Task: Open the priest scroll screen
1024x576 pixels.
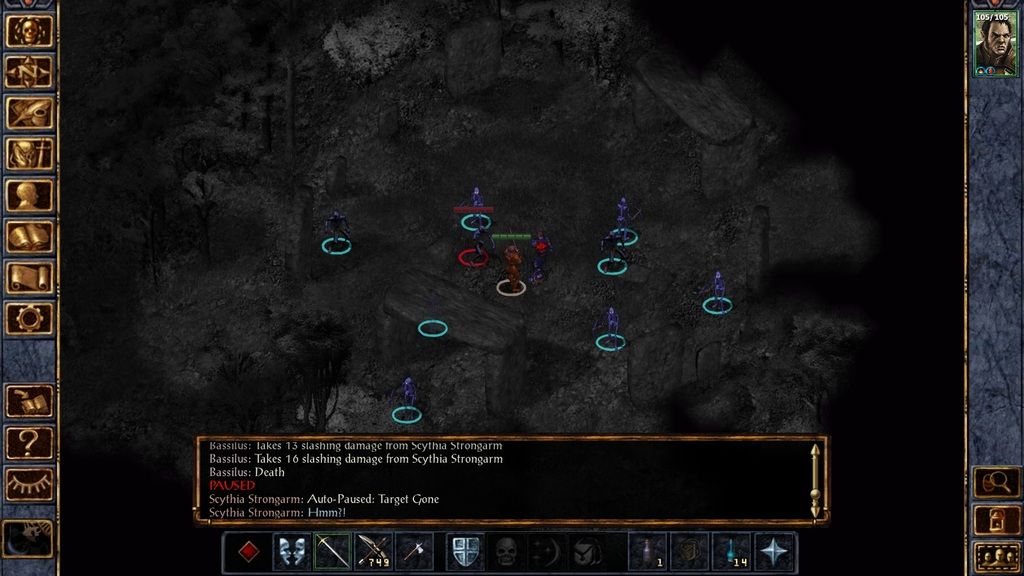Action: pyautogui.click(x=29, y=277)
